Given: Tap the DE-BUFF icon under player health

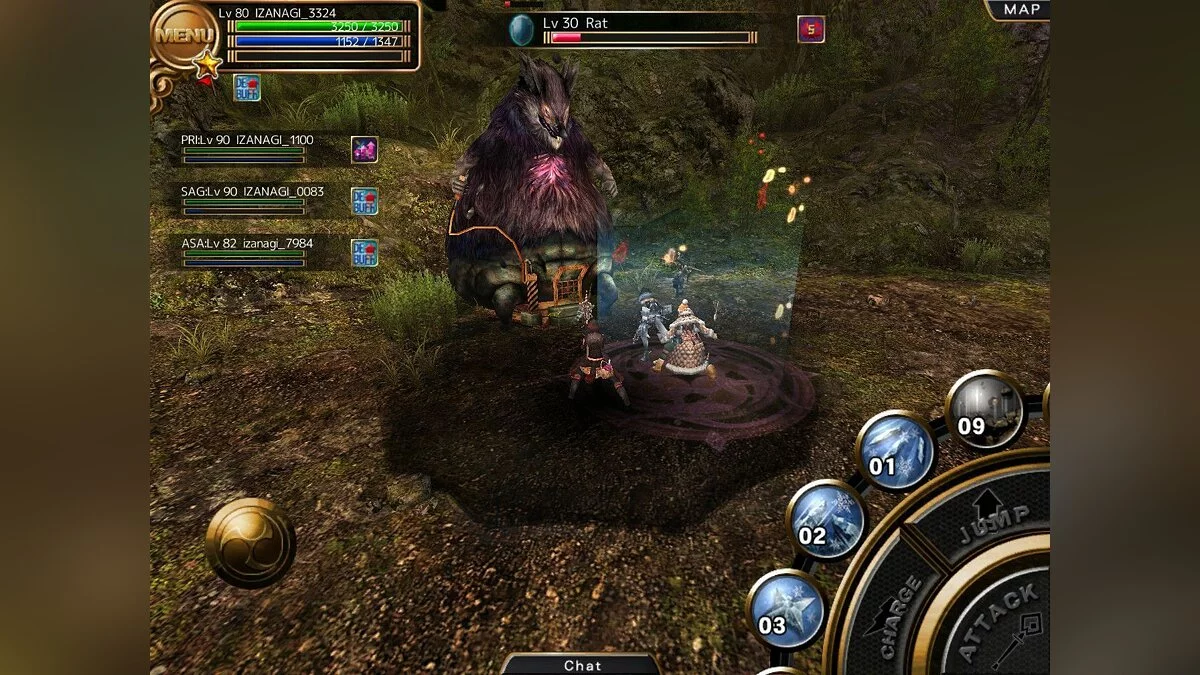Looking at the screenshot, I should tap(247, 88).
